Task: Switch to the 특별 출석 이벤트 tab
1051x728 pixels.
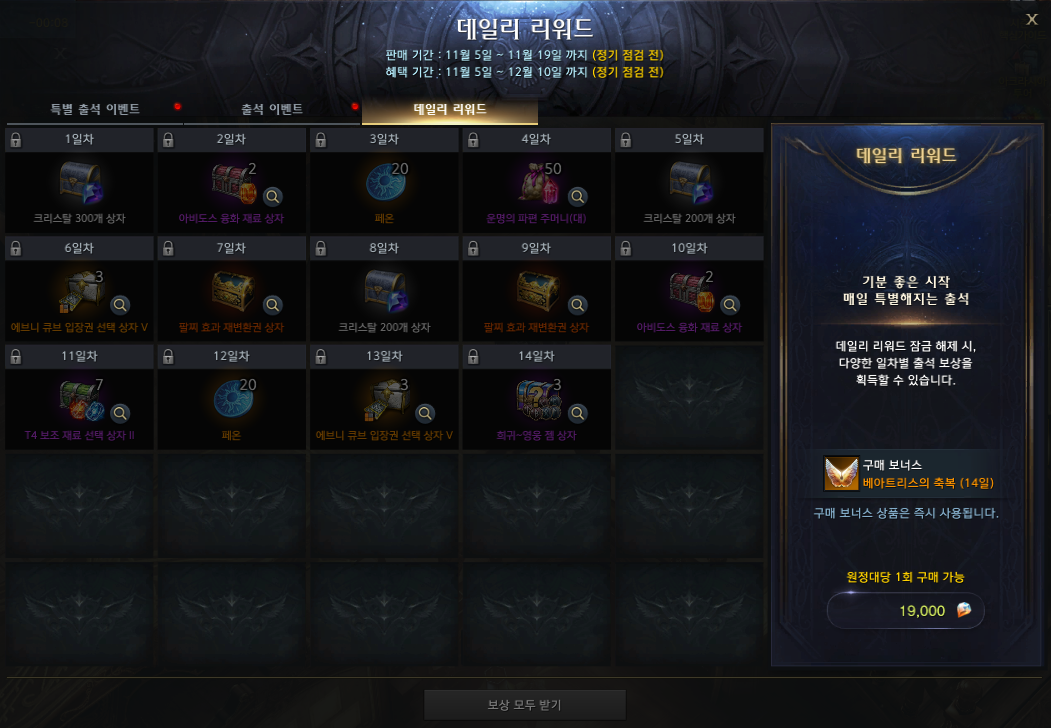Action: (95, 109)
